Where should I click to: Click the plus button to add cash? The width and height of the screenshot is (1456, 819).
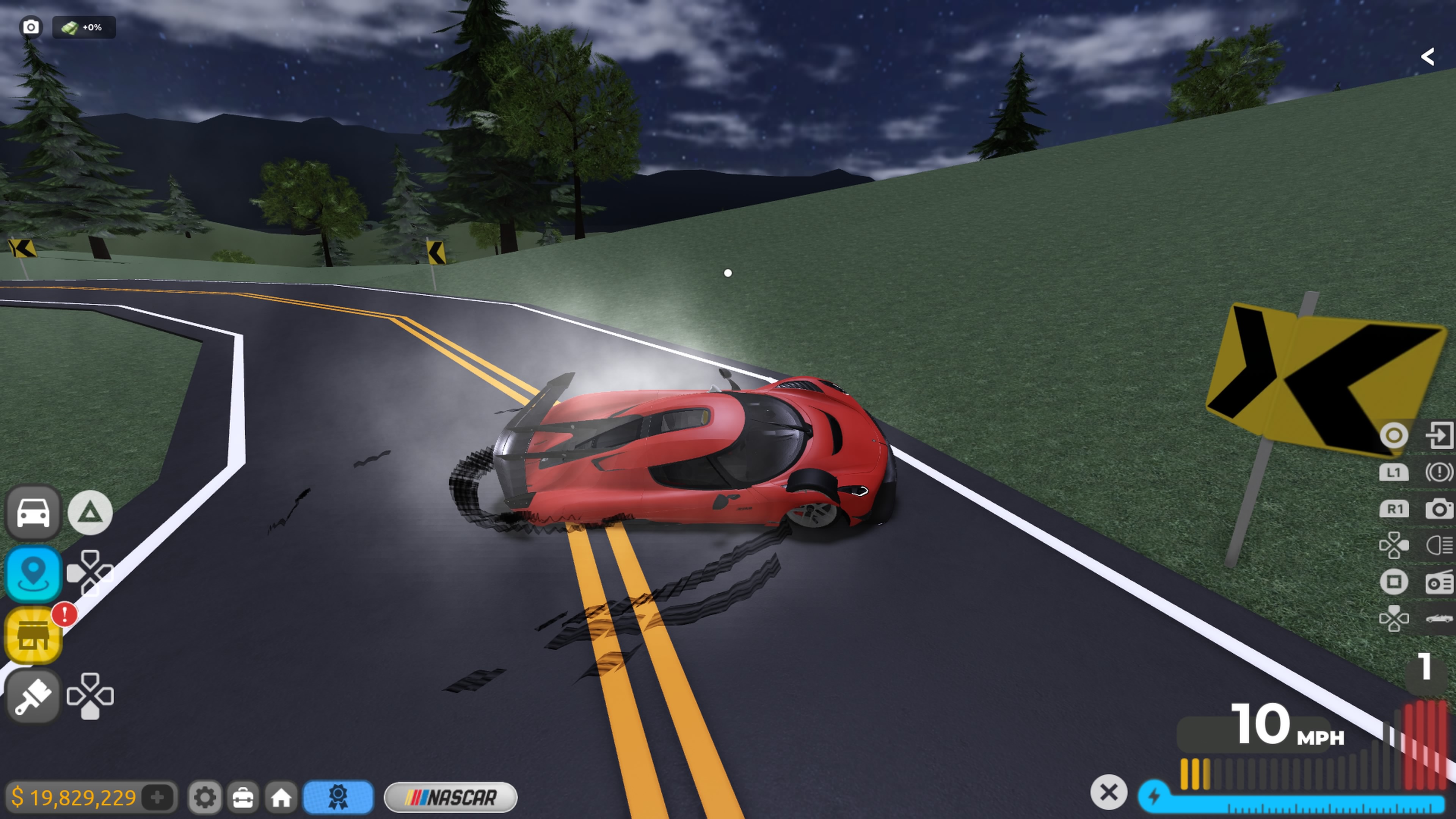click(158, 797)
